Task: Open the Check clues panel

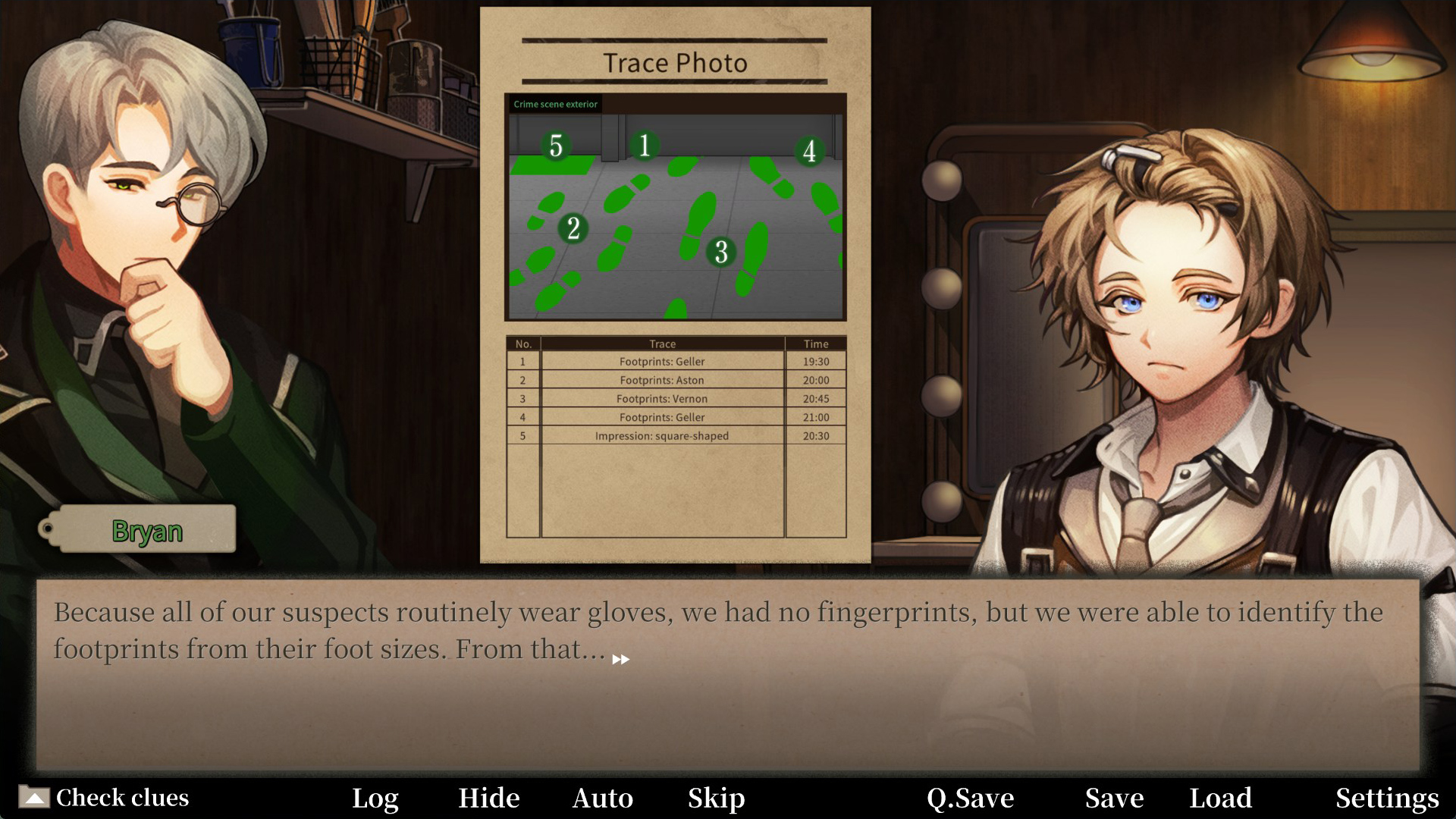Action: 105,798
